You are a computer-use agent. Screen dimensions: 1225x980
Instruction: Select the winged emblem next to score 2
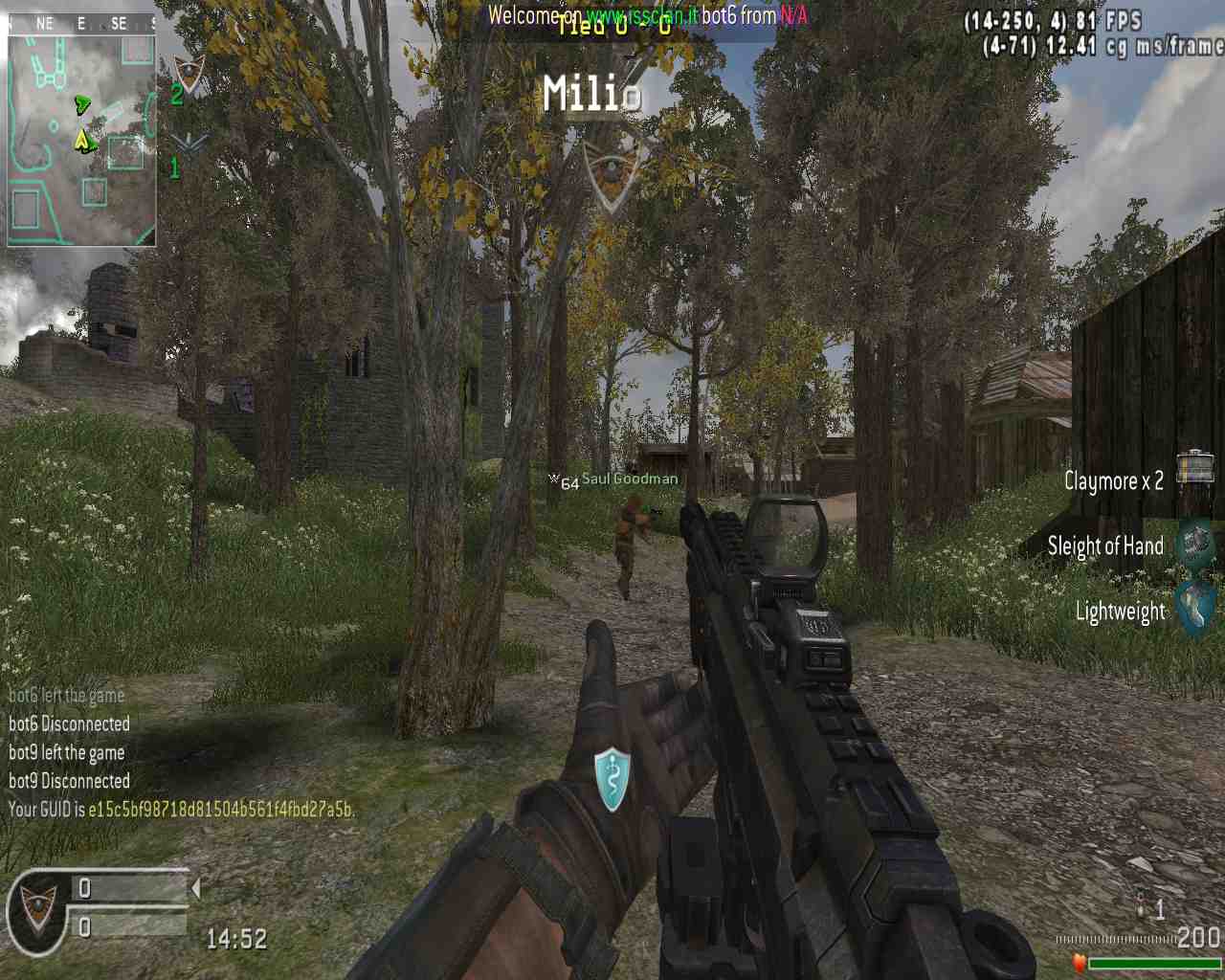[x=189, y=73]
